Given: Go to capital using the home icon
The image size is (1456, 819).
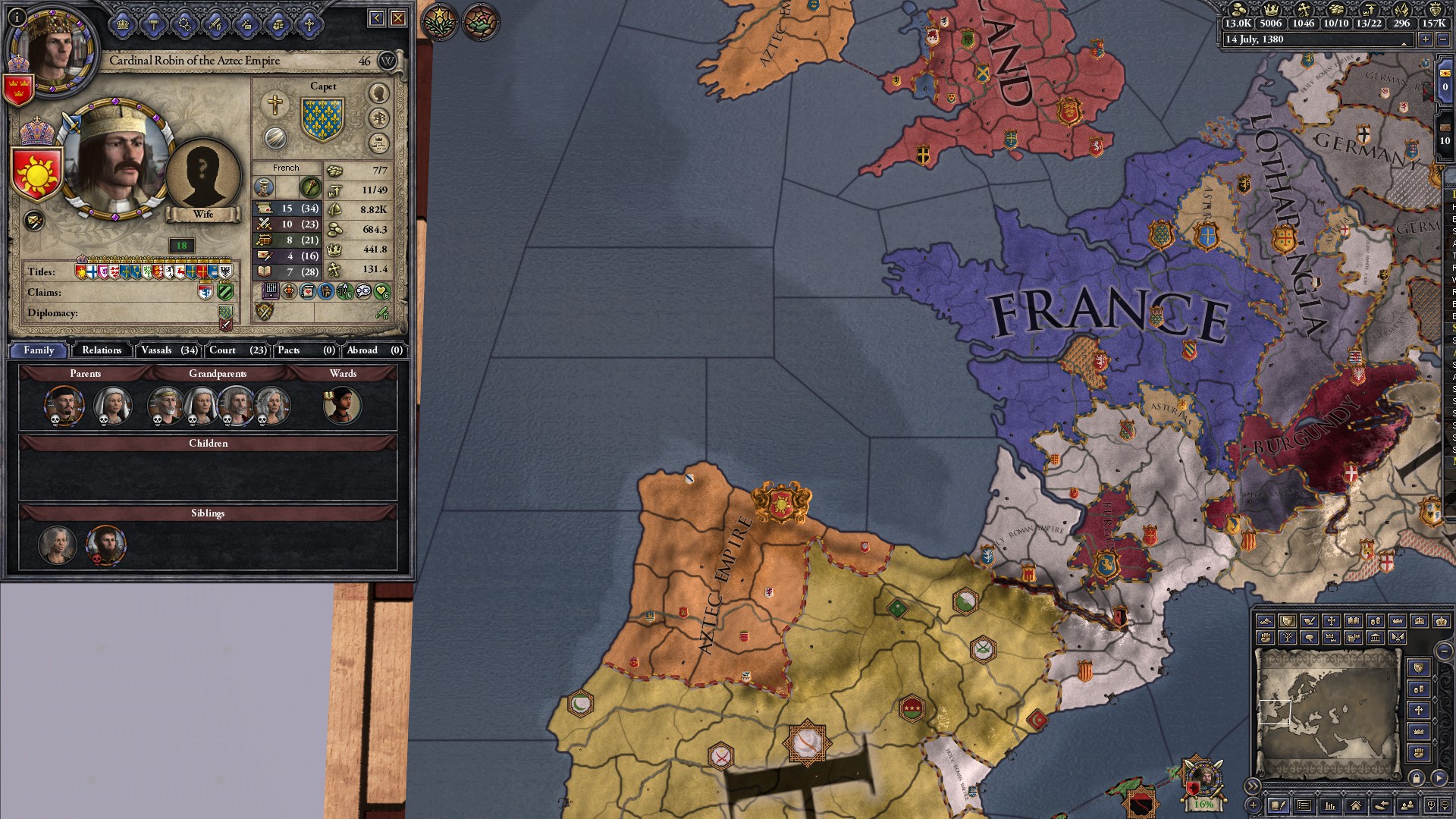Looking at the screenshot, I should [1356, 806].
